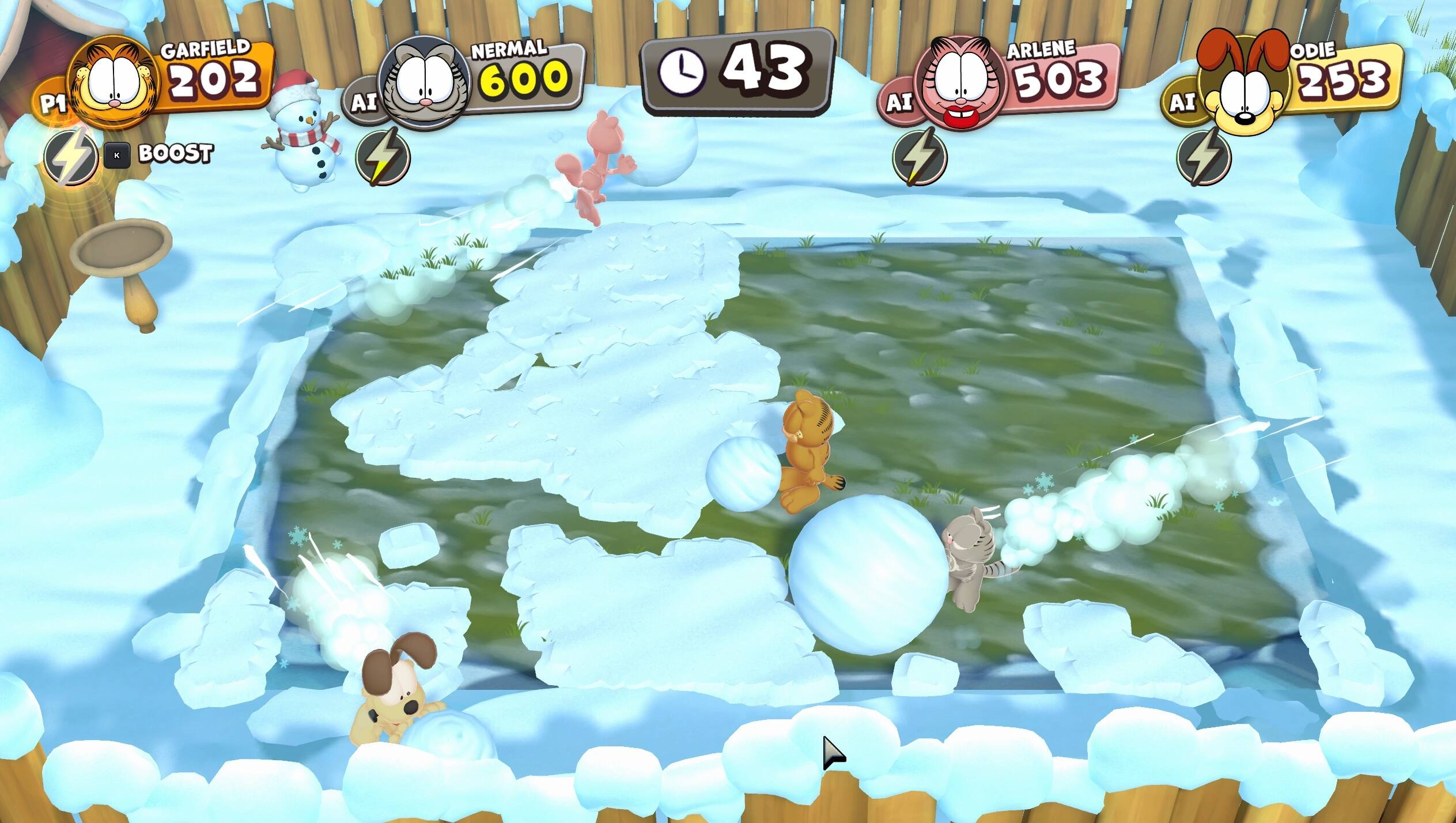Toggle the AI badge next to Odie
Image resolution: width=1456 pixels, height=823 pixels.
coord(1183,103)
